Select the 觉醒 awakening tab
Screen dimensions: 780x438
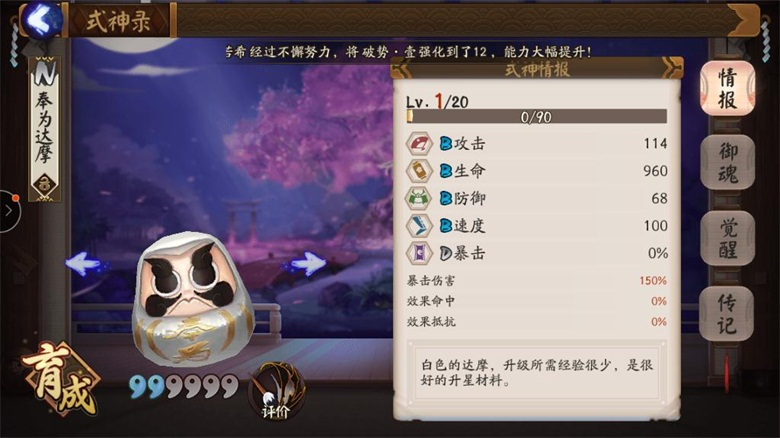tap(727, 238)
